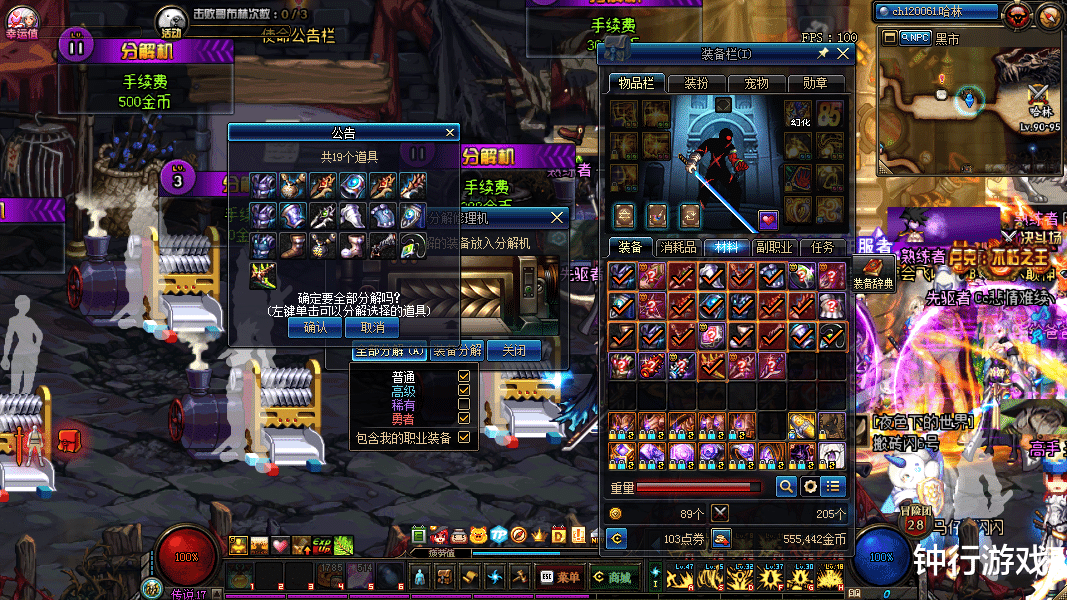The width and height of the screenshot is (1067, 600).
Task: Open the 宠物 pet tab
Action: tap(756, 84)
